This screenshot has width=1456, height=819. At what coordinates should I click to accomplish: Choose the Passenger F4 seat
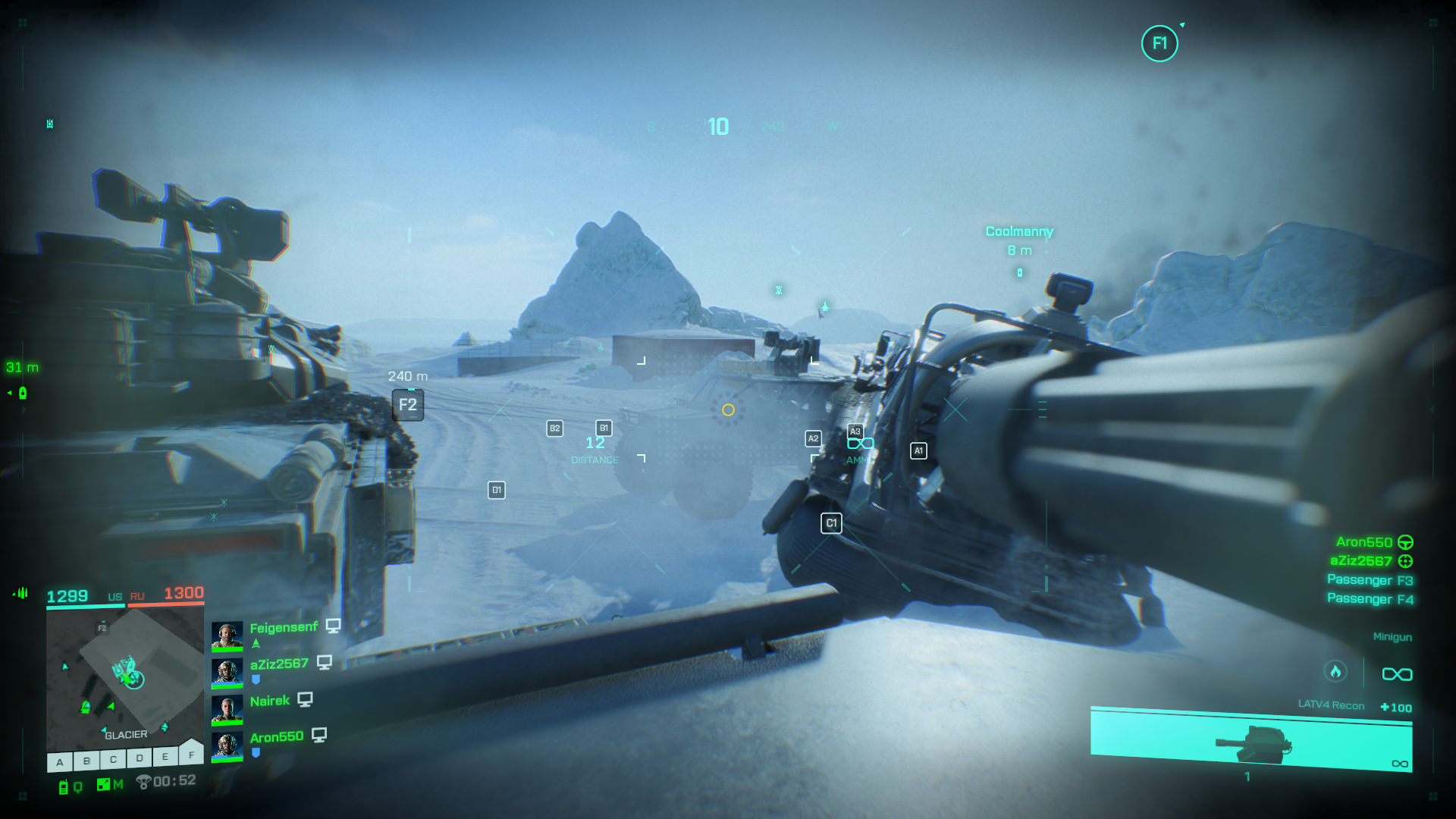(1370, 599)
